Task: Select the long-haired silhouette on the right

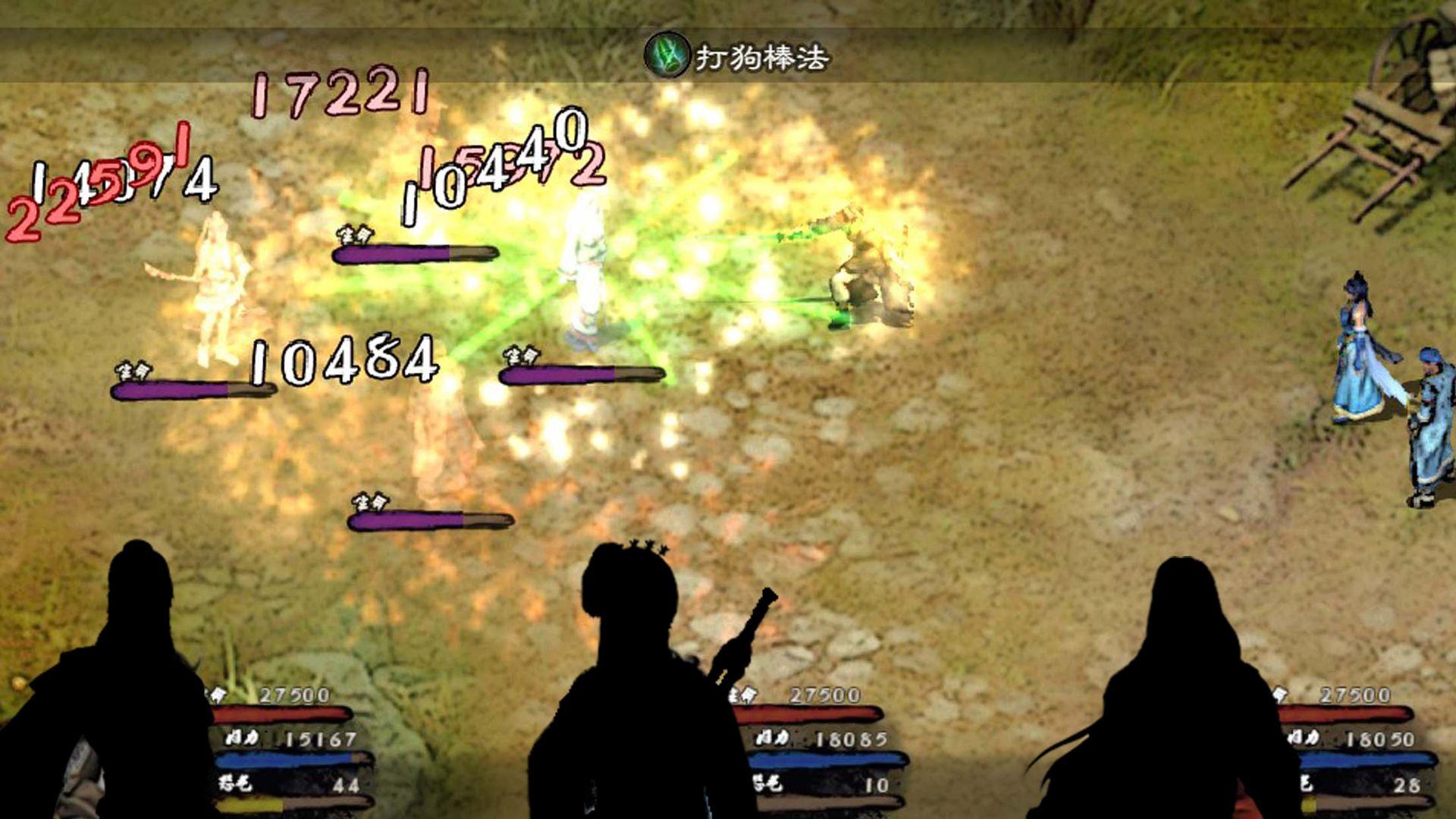Action: coord(1183,682)
